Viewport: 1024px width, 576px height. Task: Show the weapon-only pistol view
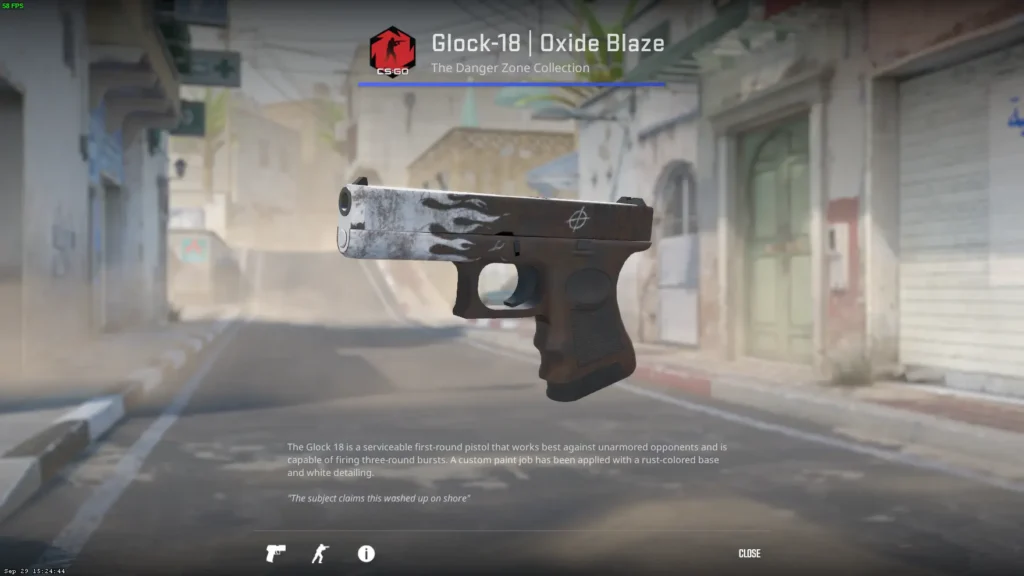[275, 553]
